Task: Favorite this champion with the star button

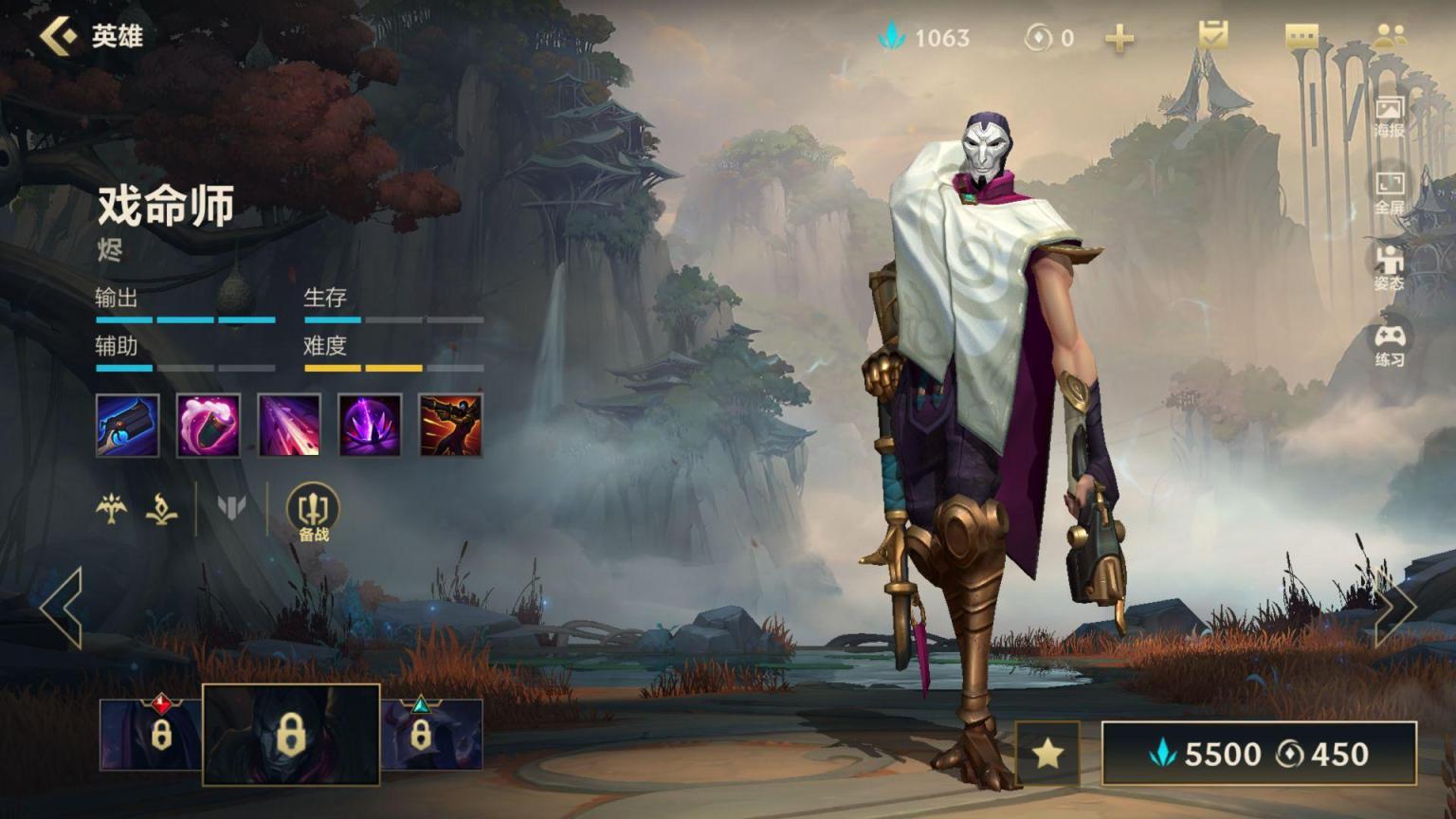Action: (x=1047, y=754)
